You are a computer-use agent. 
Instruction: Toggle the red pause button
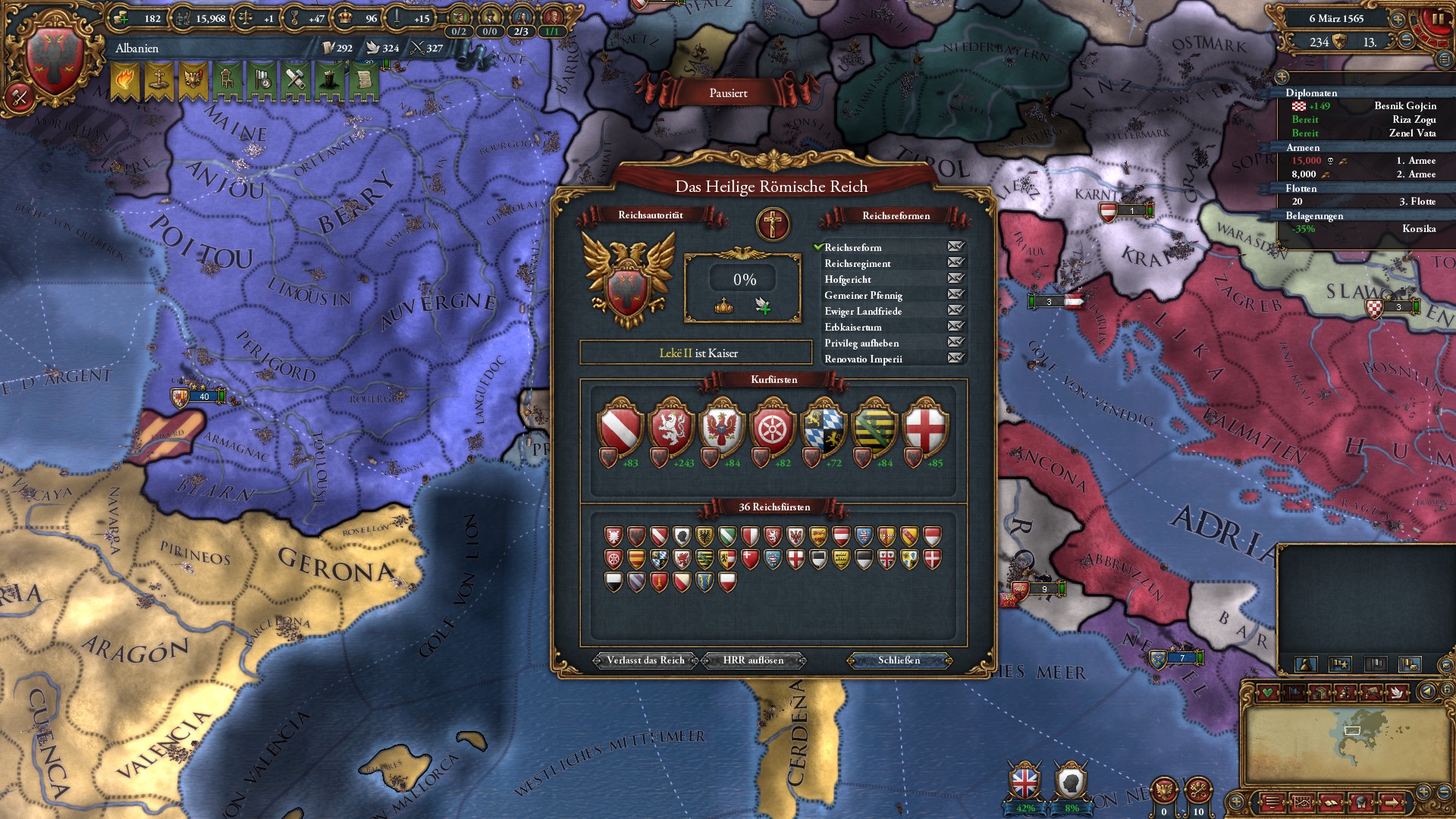pyautogui.click(x=1436, y=20)
